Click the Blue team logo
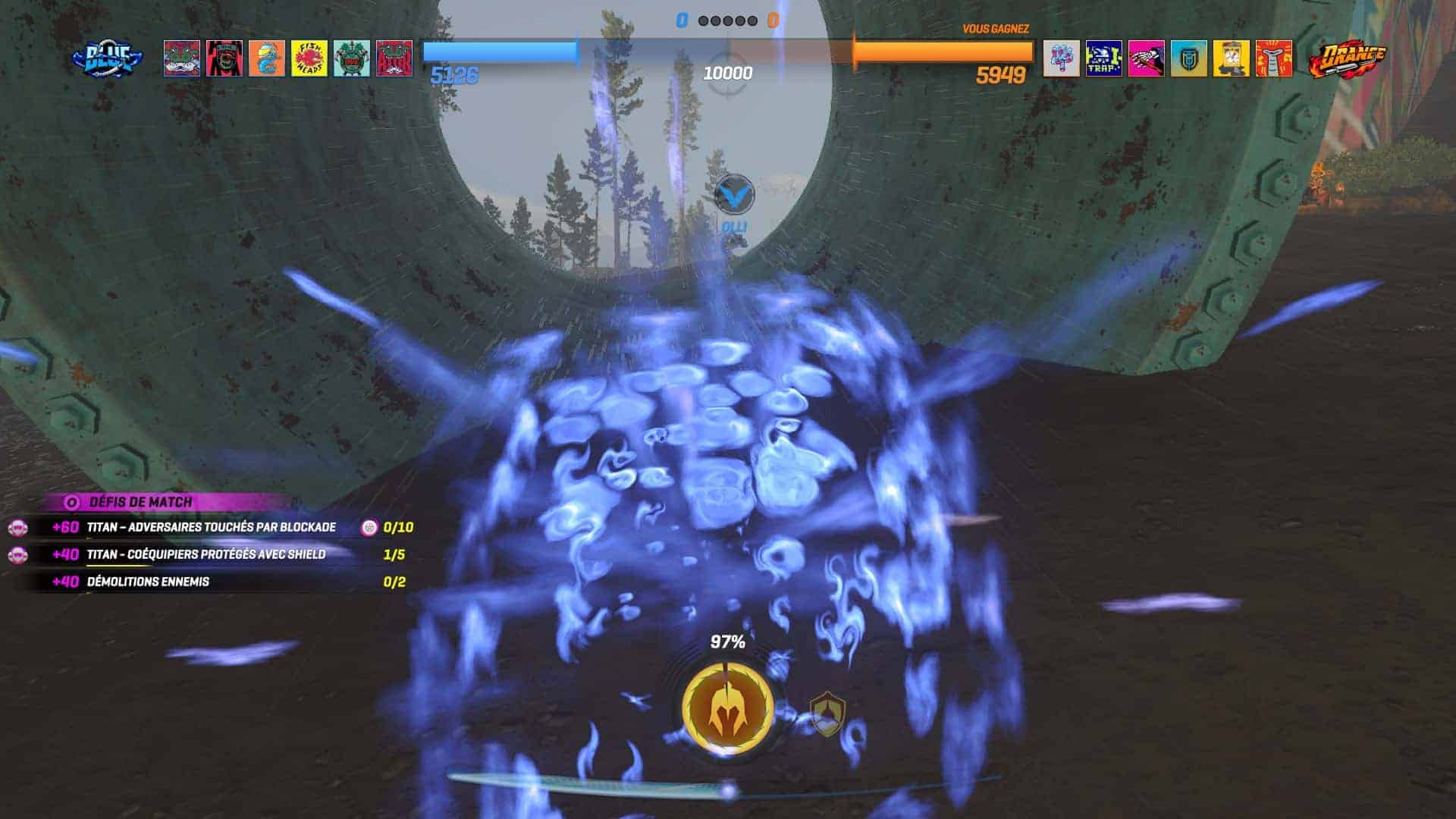1456x819 pixels. click(108, 58)
